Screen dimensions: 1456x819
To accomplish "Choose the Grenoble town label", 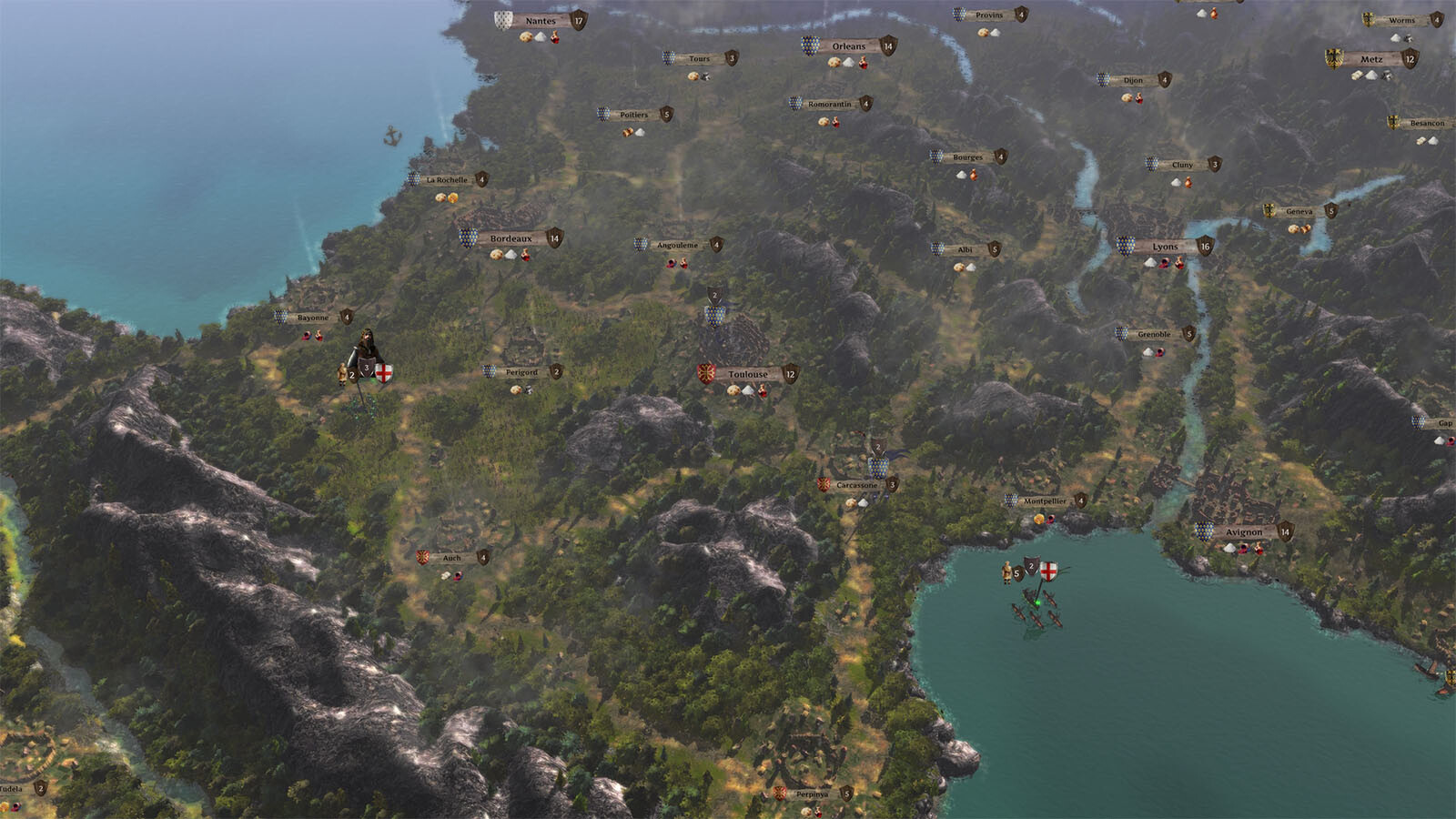I will click(x=1154, y=335).
